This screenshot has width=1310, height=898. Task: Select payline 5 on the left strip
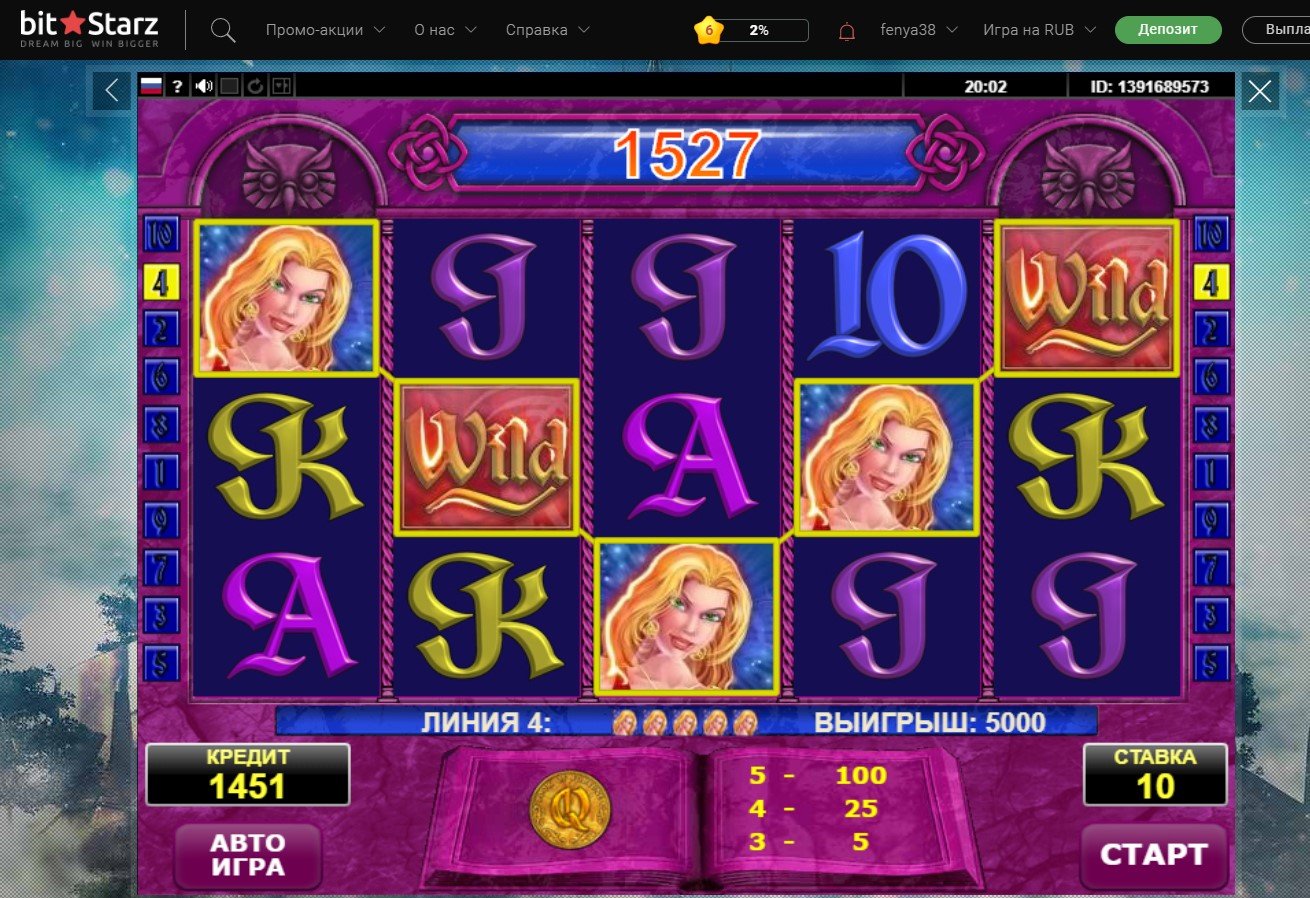pos(161,661)
